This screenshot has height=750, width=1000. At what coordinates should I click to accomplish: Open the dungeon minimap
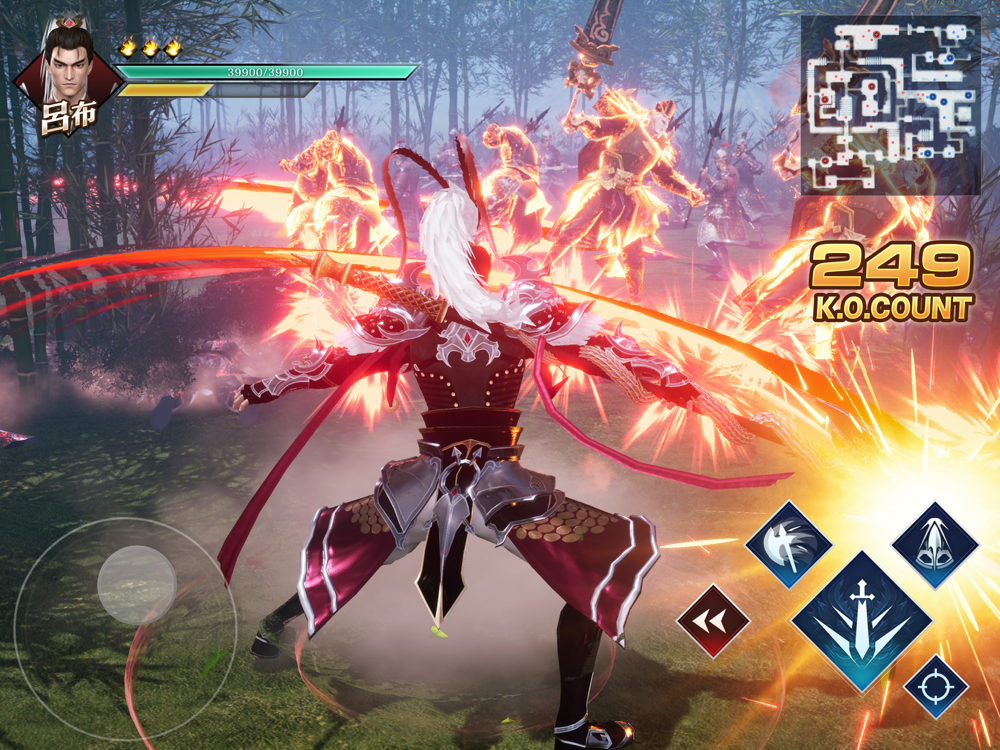[890, 105]
